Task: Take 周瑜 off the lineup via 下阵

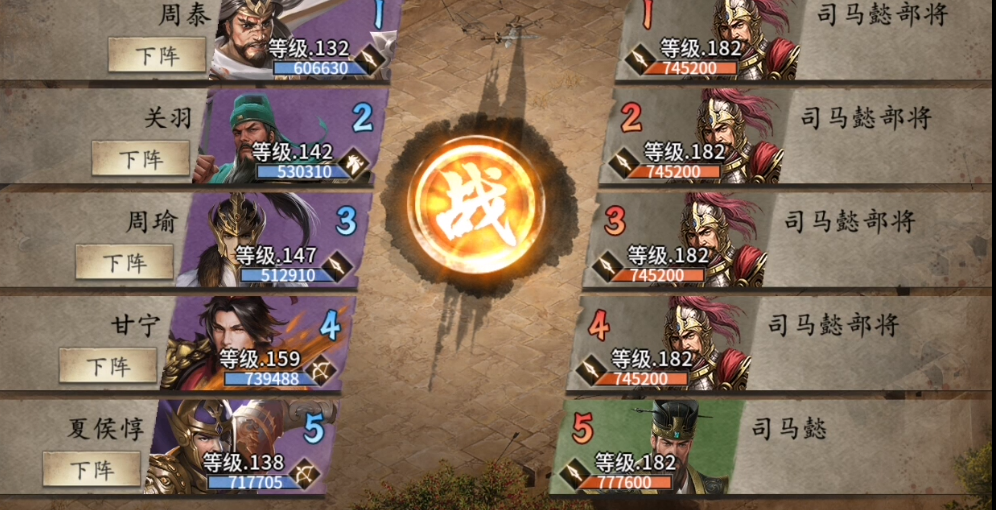Action: pos(125,262)
